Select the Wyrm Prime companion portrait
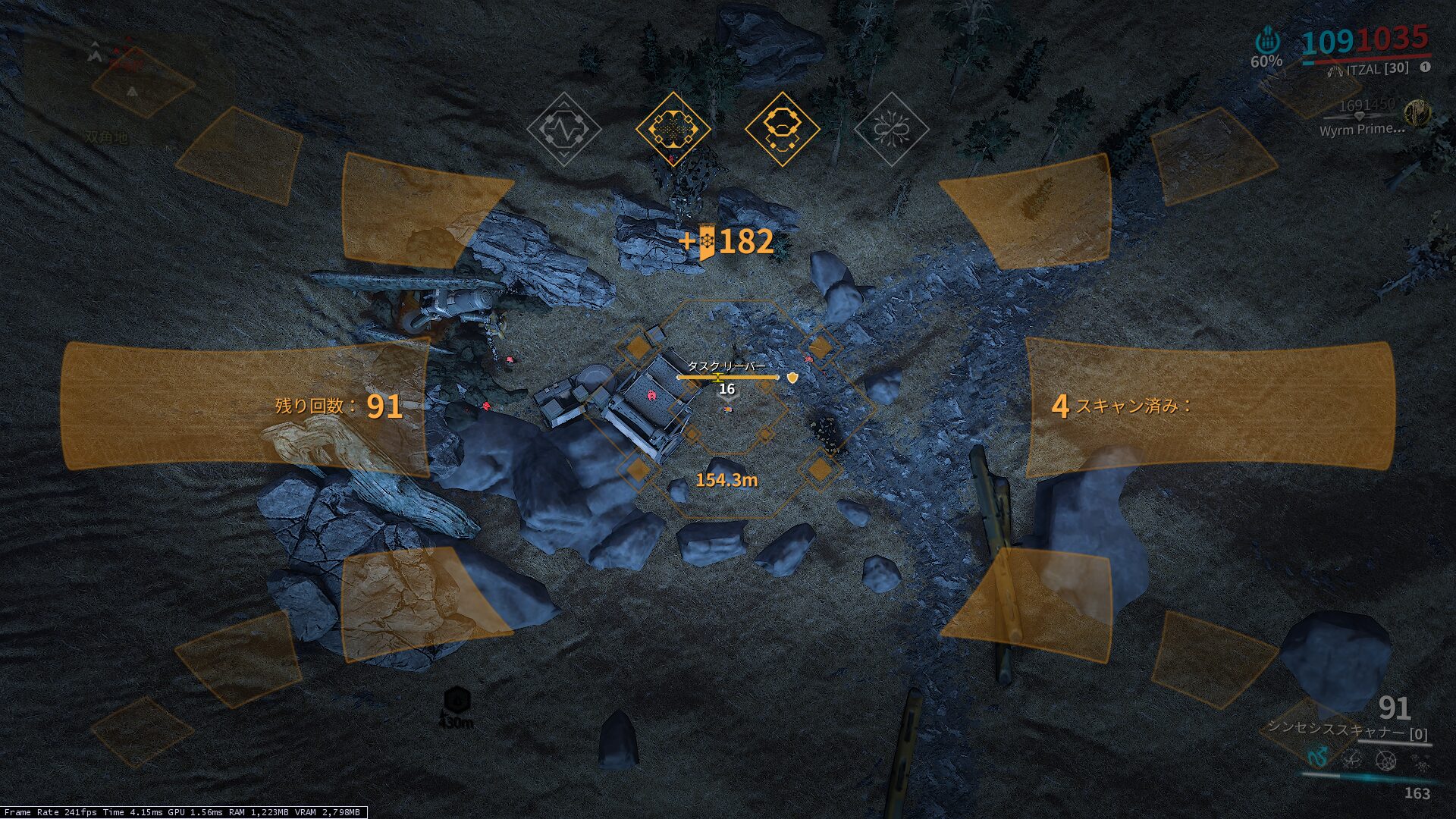The height and width of the screenshot is (819, 1456). 1415,114
